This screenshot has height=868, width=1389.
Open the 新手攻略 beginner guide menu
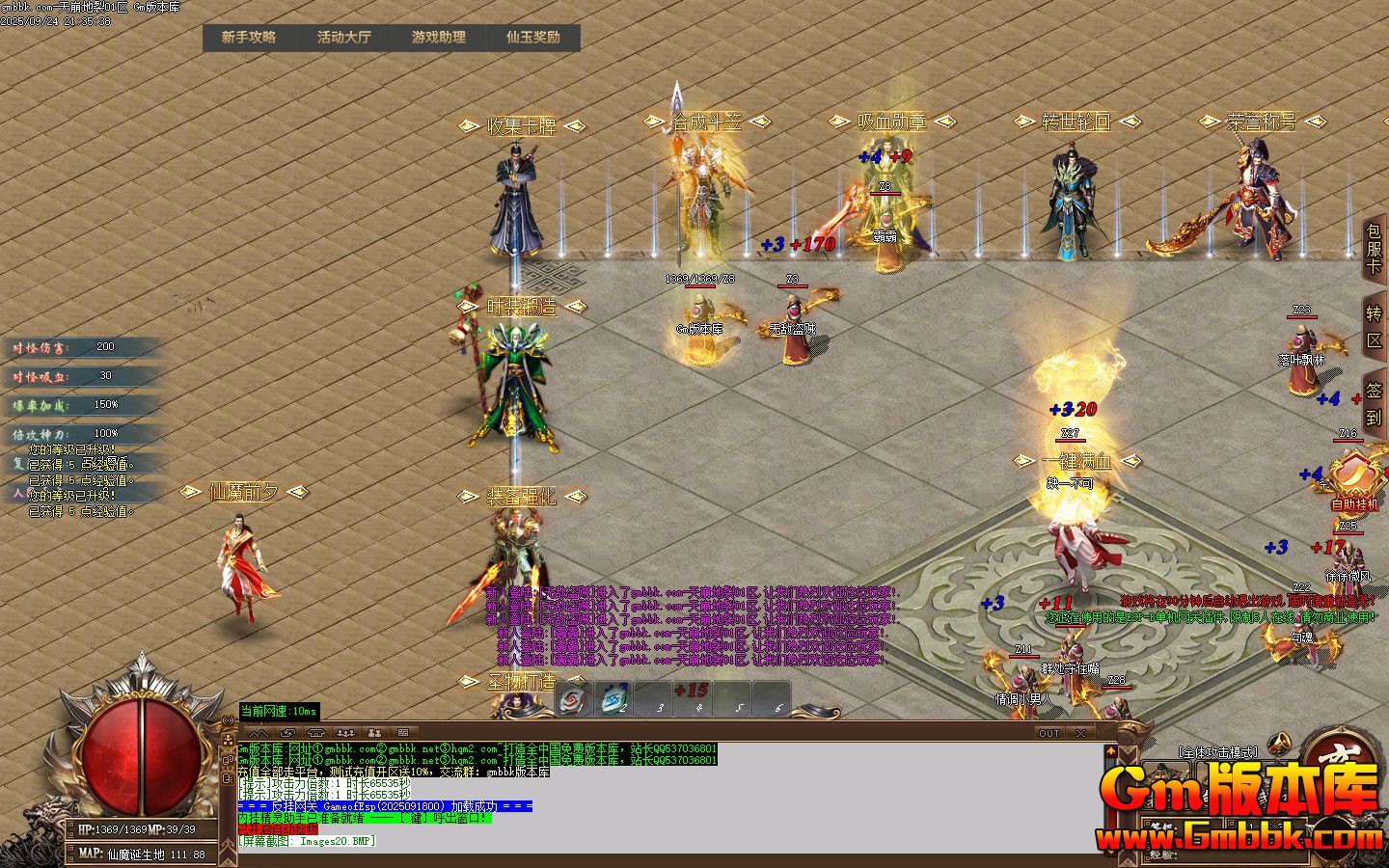click(x=248, y=38)
